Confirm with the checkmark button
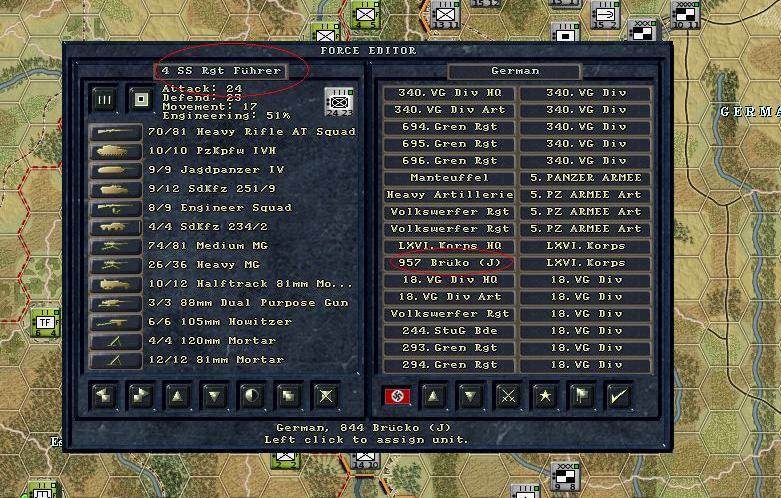 point(620,396)
